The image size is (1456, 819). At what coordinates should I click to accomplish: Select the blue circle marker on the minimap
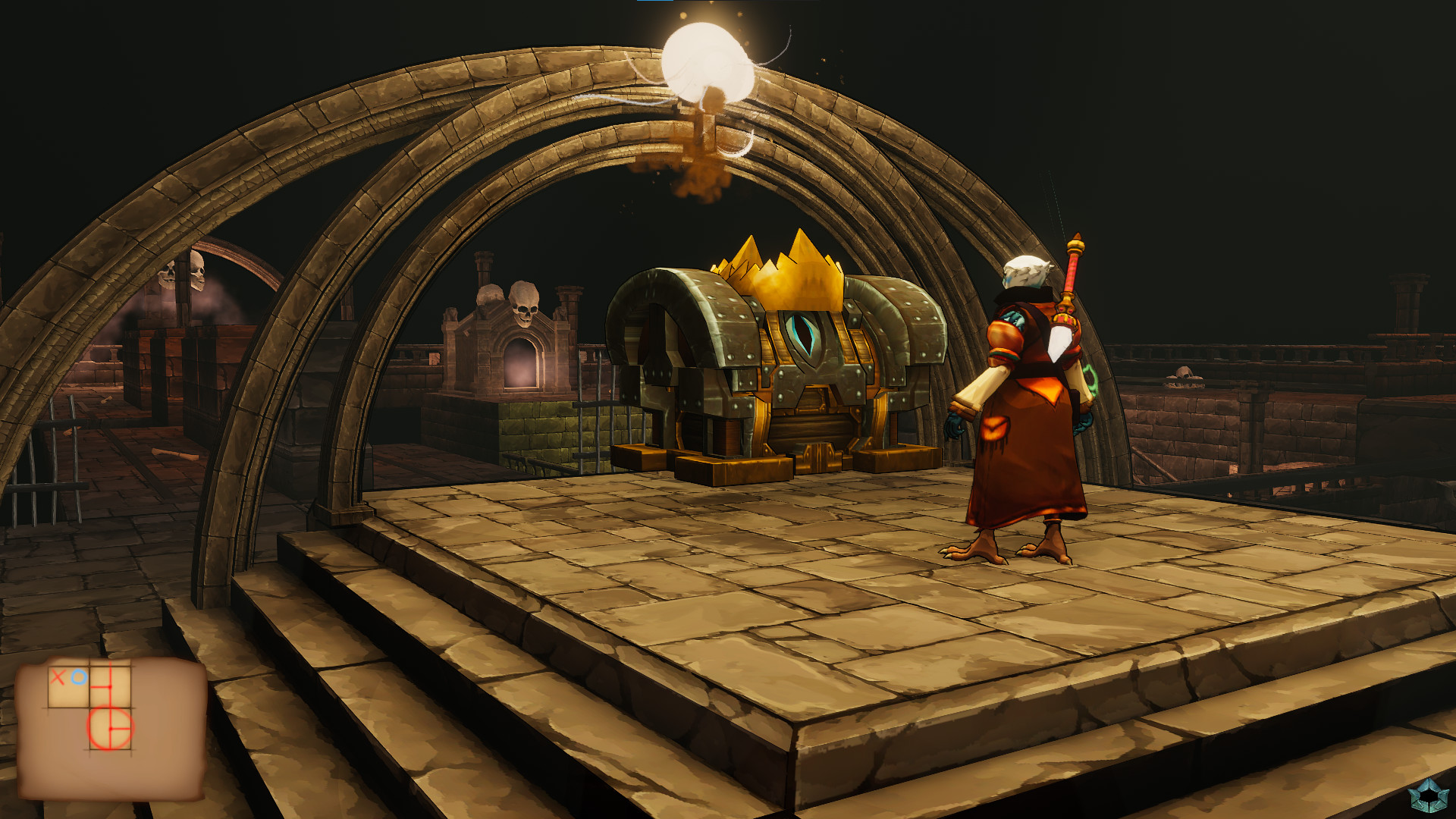[78, 676]
